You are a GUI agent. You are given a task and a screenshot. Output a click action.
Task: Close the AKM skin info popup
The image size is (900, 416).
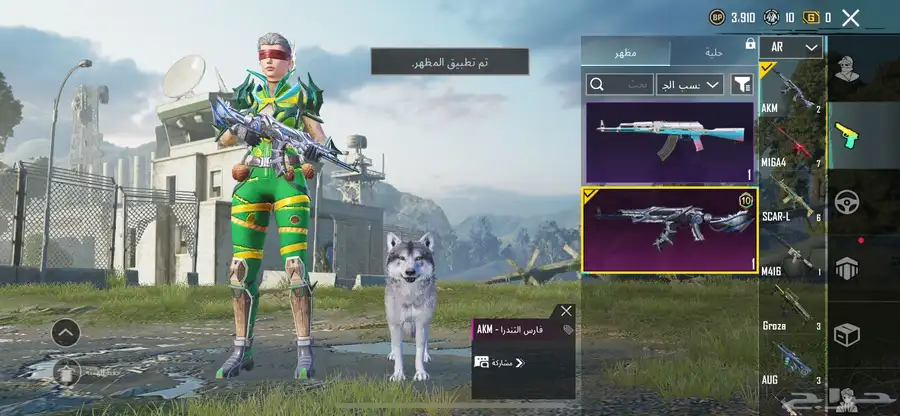567,311
